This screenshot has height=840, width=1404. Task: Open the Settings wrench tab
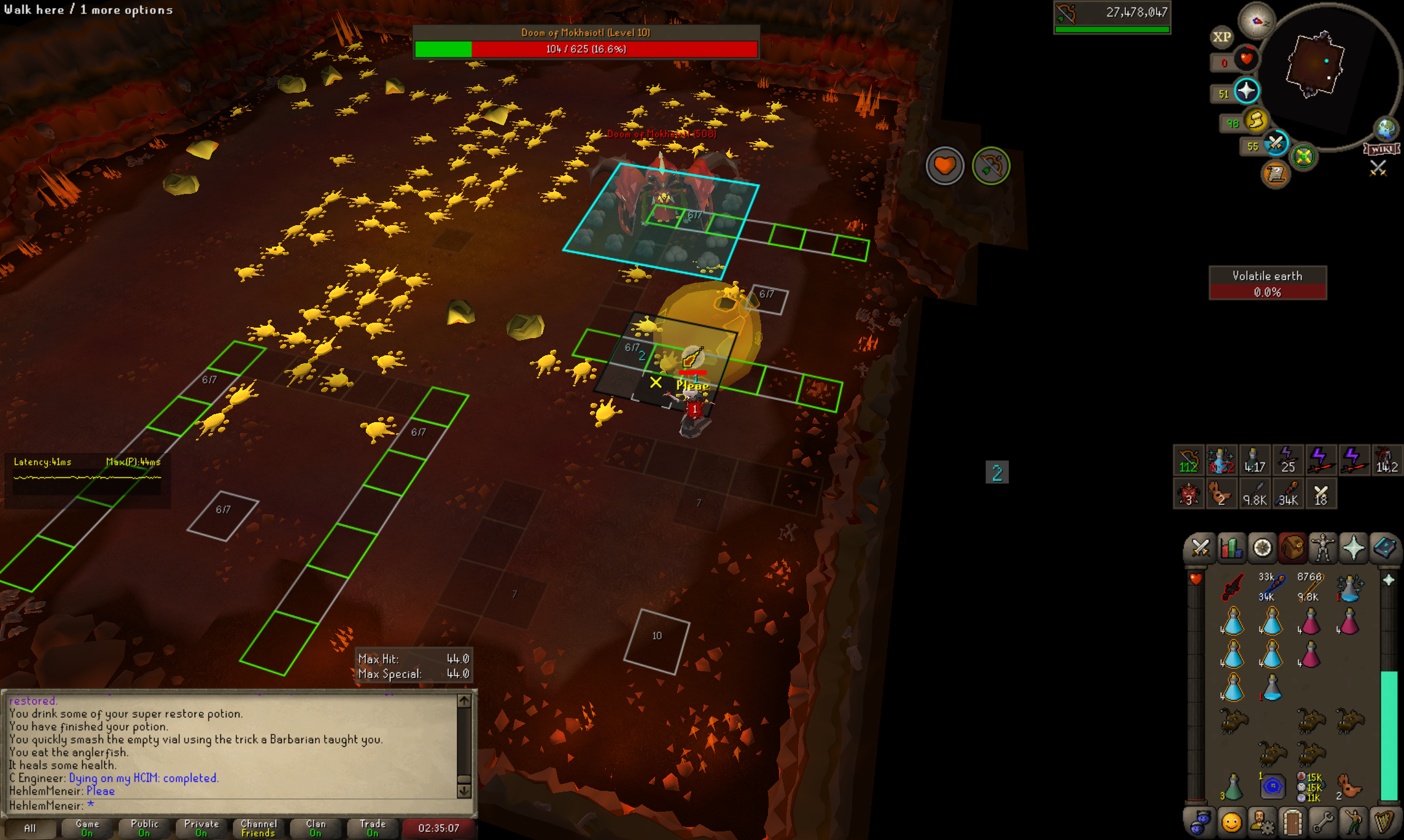click(x=1323, y=822)
